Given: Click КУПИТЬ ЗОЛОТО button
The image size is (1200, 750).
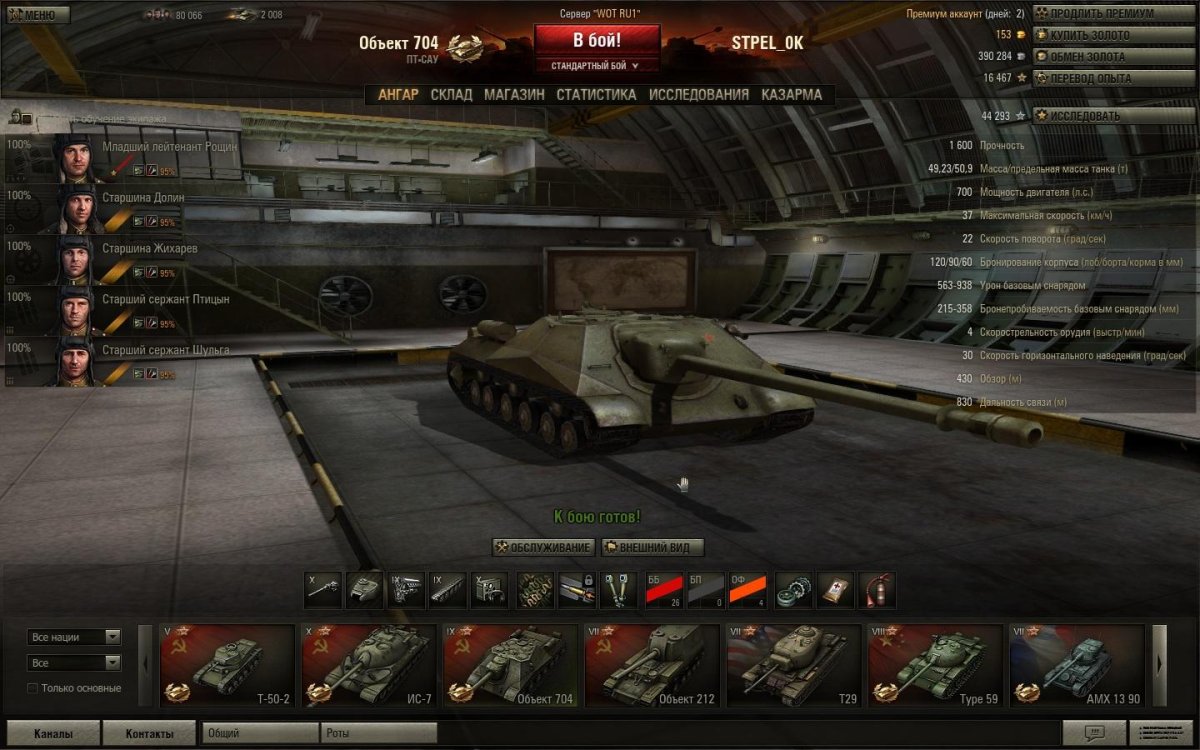Looking at the screenshot, I should coord(1113,35).
